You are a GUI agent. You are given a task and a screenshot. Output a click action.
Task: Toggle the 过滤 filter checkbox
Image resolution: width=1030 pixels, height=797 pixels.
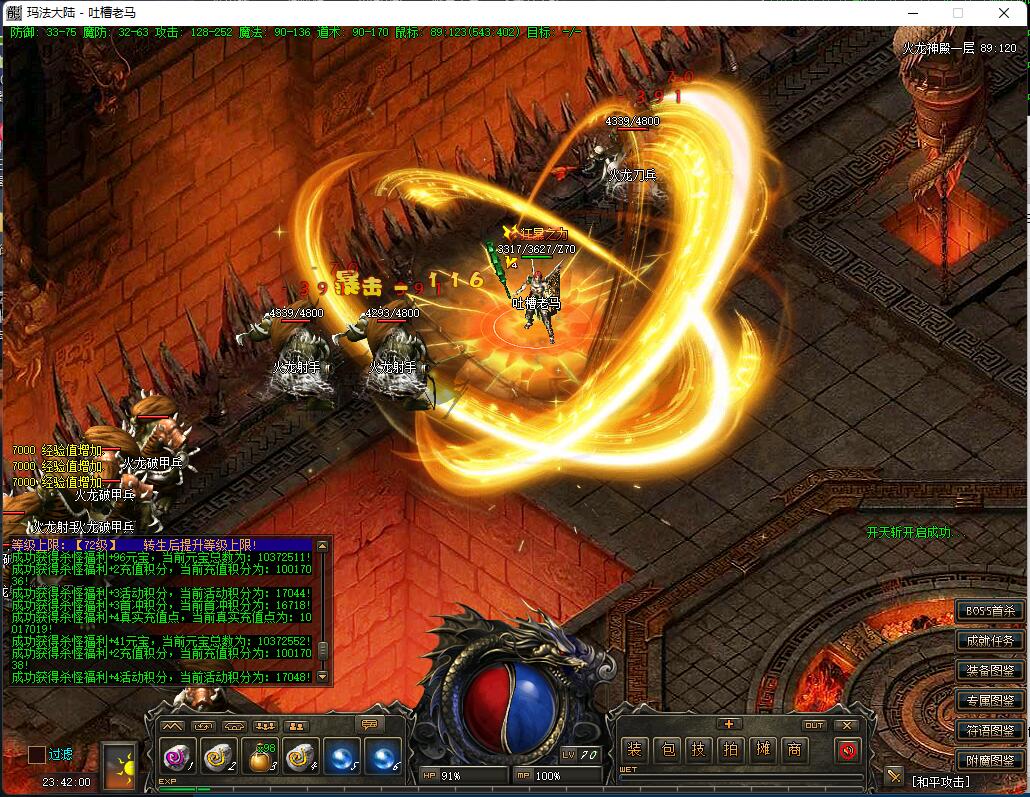[37, 754]
